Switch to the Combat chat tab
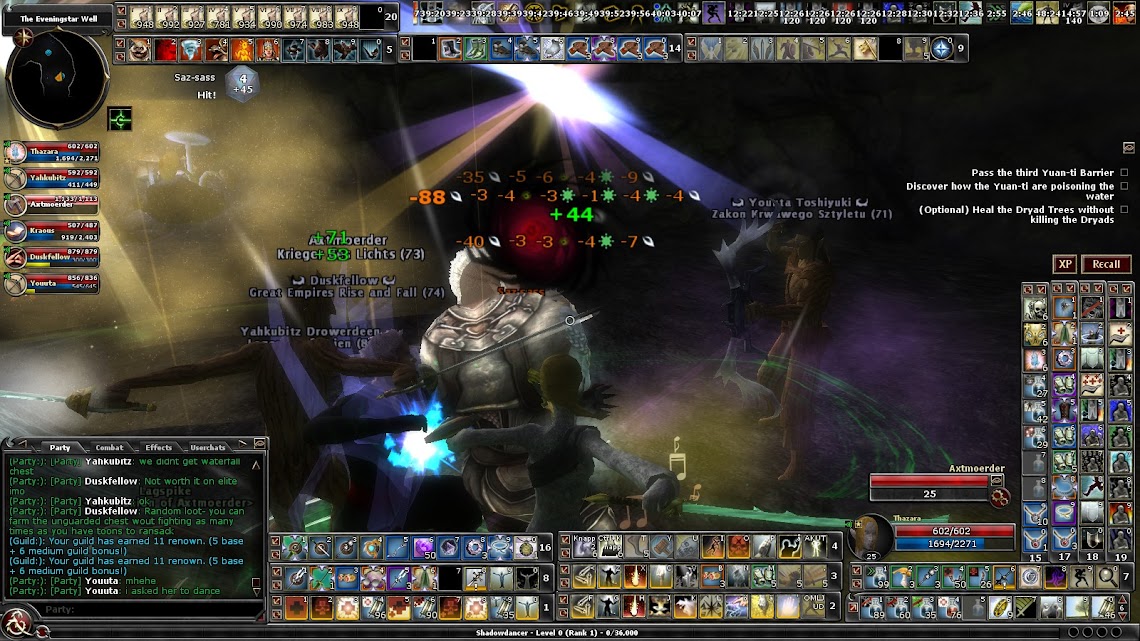Screen dimensions: 1140x641 pyautogui.click(x=109, y=447)
